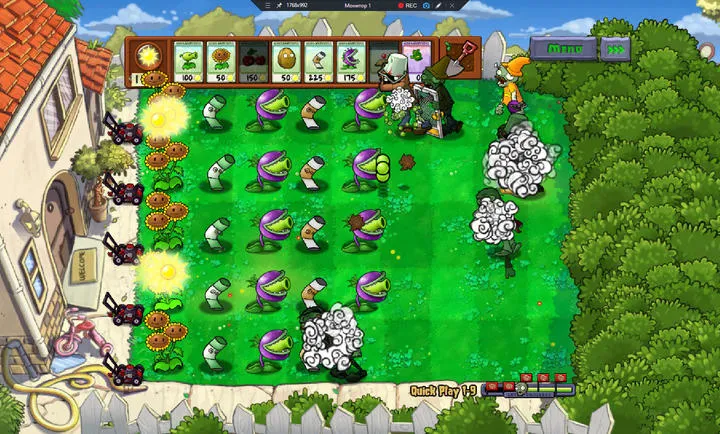Choose the Sunflower seed packet
The image size is (720, 434).
(x=222, y=62)
